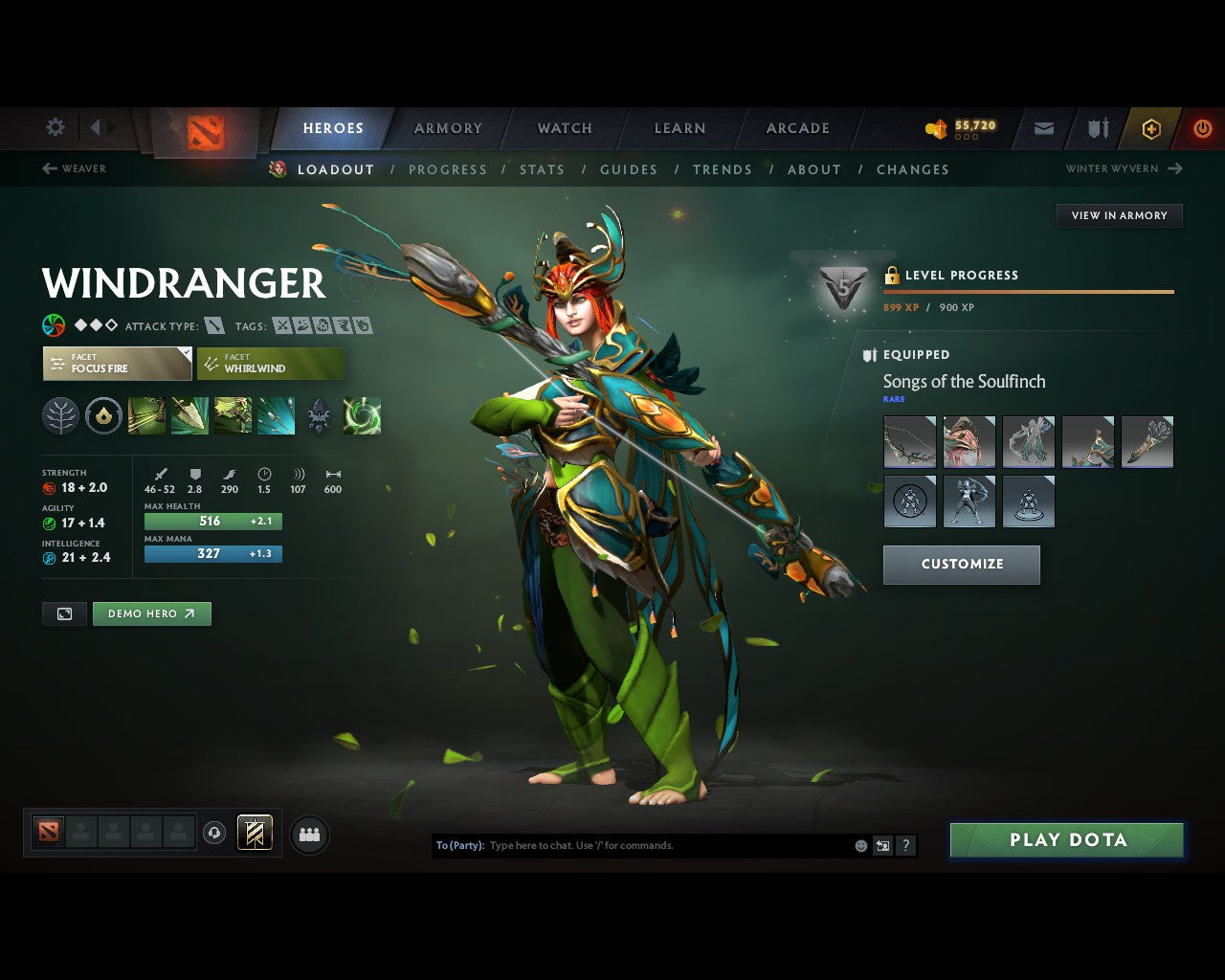The width and height of the screenshot is (1225, 980).
Task: Switch to the Whirlwind facet
Action: click(x=271, y=364)
